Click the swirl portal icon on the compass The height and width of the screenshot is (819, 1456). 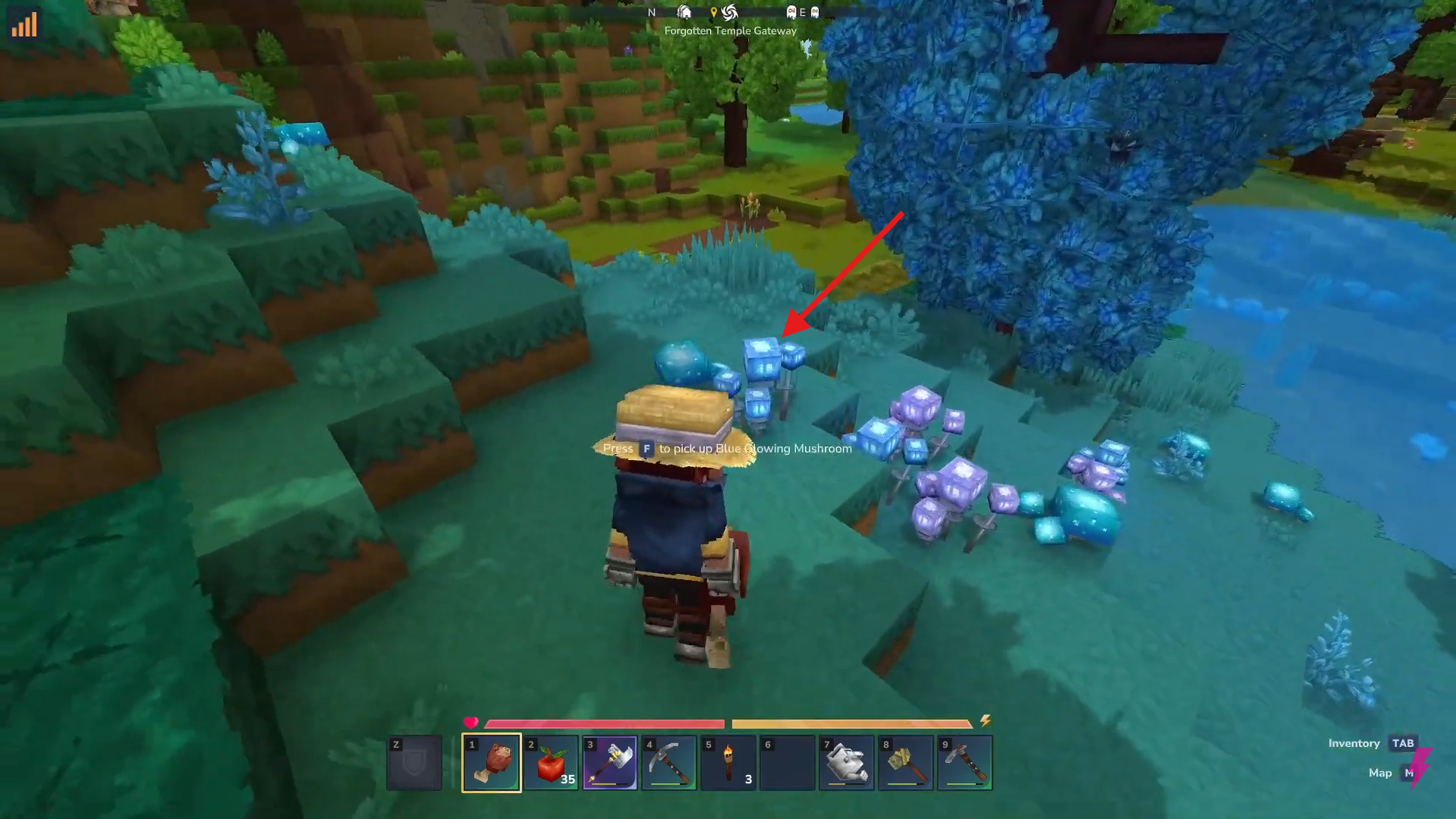(728, 12)
